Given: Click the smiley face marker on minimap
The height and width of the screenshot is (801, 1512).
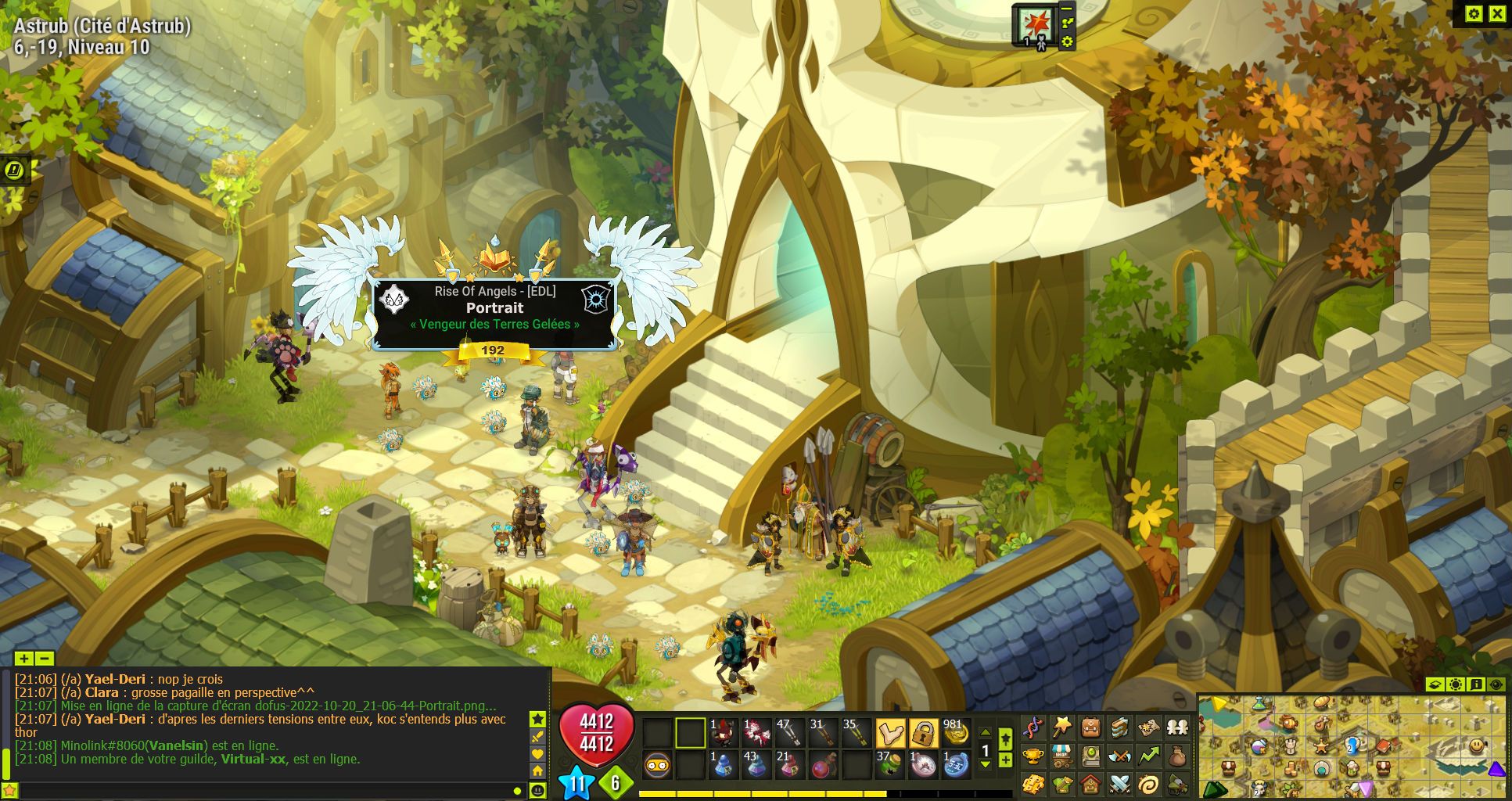Looking at the screenshot, I should [1476, 745].
